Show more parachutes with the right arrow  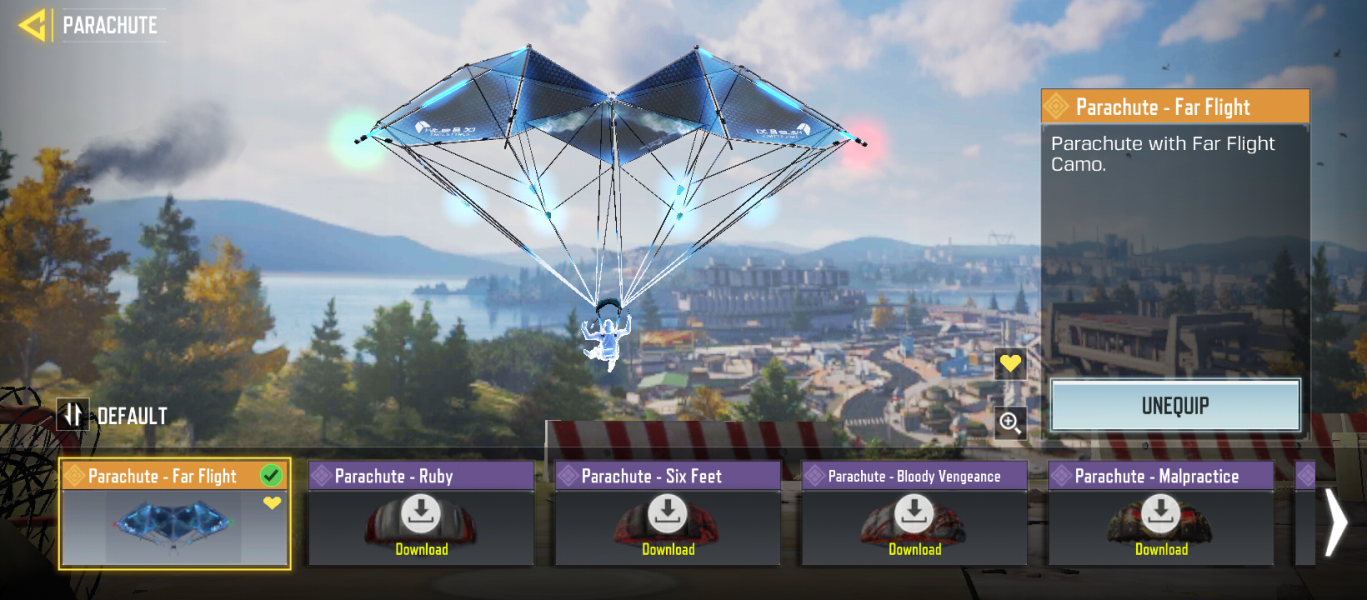(x=1336, y=521)
